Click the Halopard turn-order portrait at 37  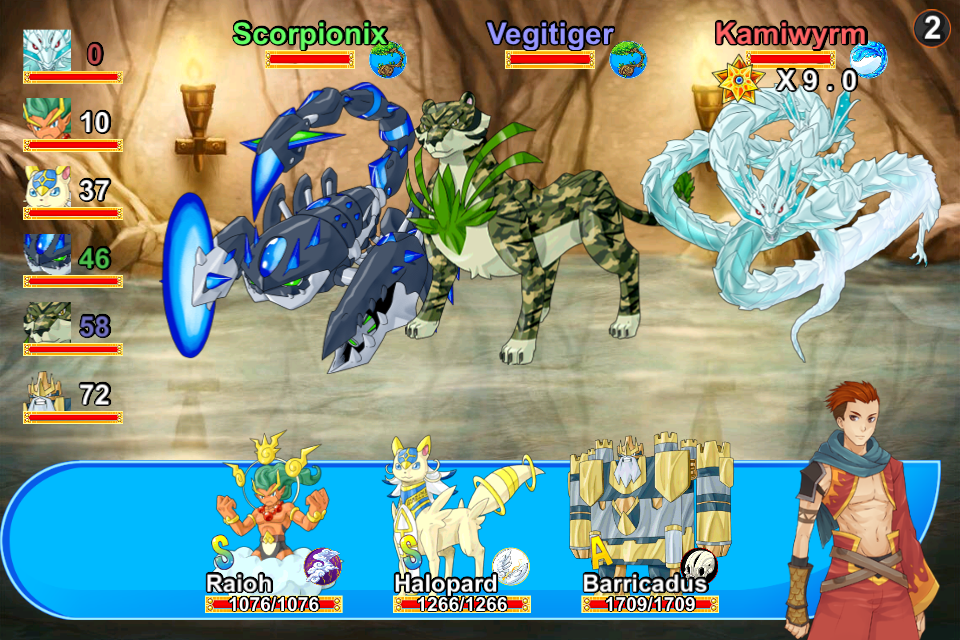pyautogui.click(x=47, y=186)
